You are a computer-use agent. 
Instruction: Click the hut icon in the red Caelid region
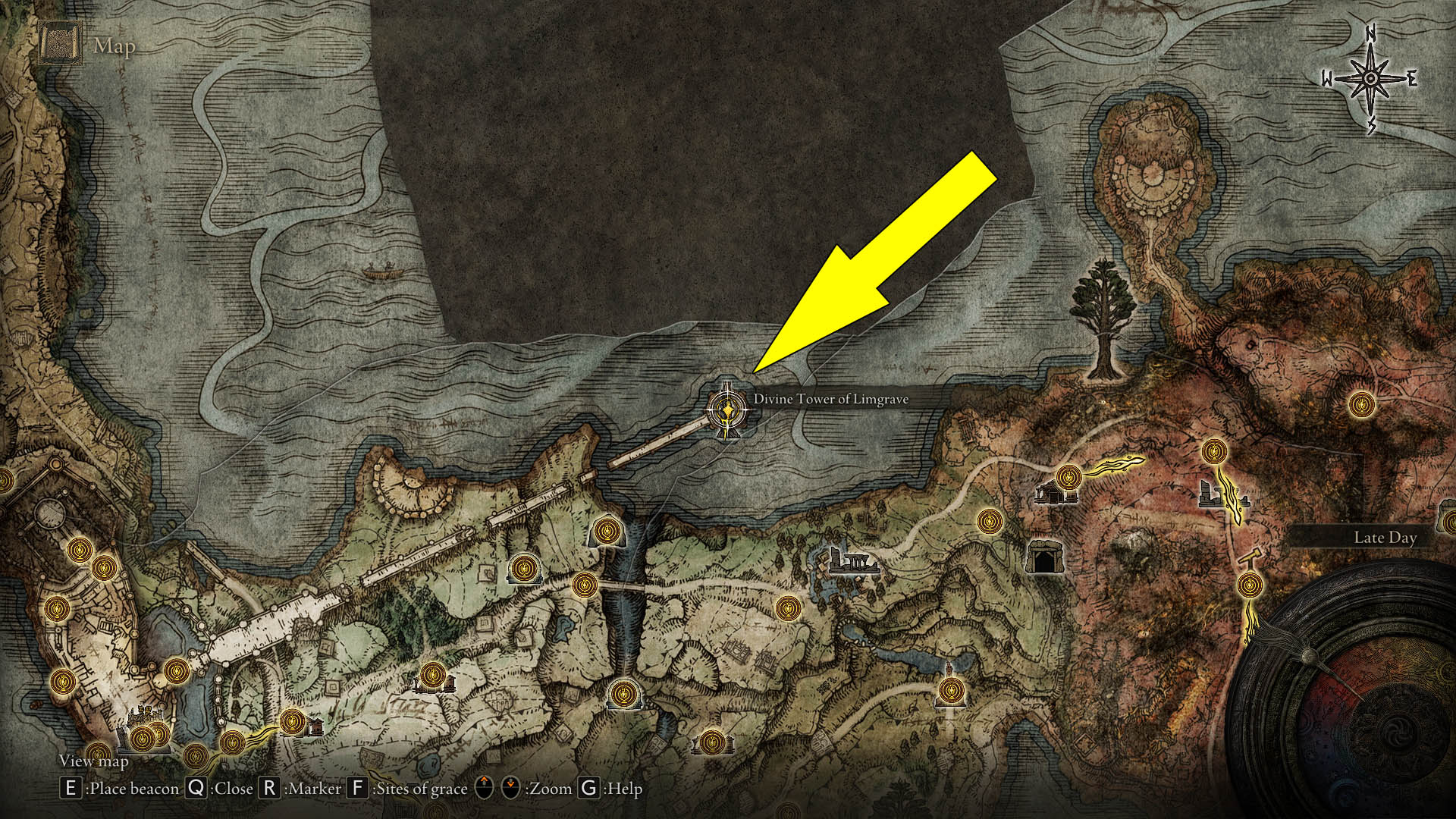tap(1055, 493)
